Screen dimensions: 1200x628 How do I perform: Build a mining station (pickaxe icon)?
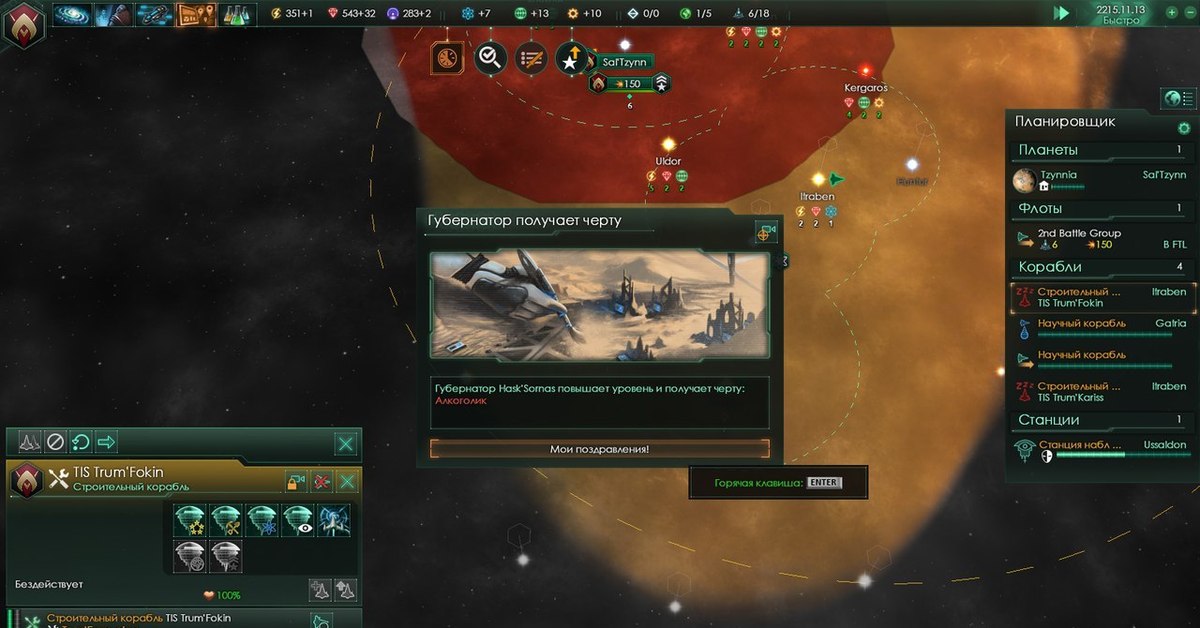[x=227, y=520]
